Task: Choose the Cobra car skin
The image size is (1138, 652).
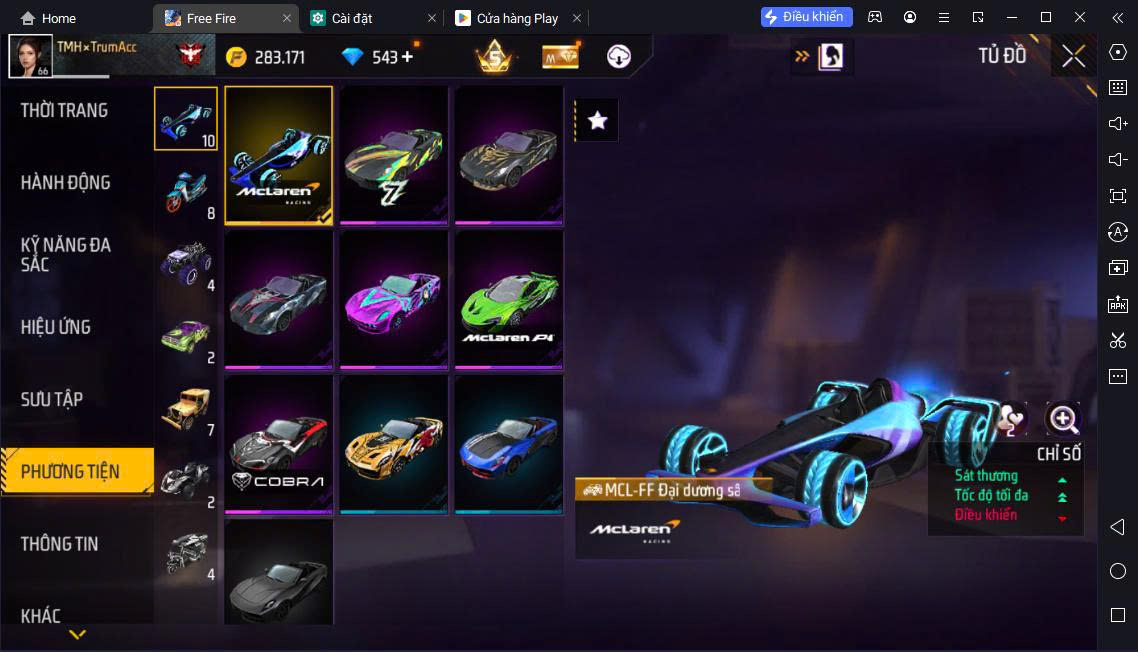Action: click(x=278, y=444)
